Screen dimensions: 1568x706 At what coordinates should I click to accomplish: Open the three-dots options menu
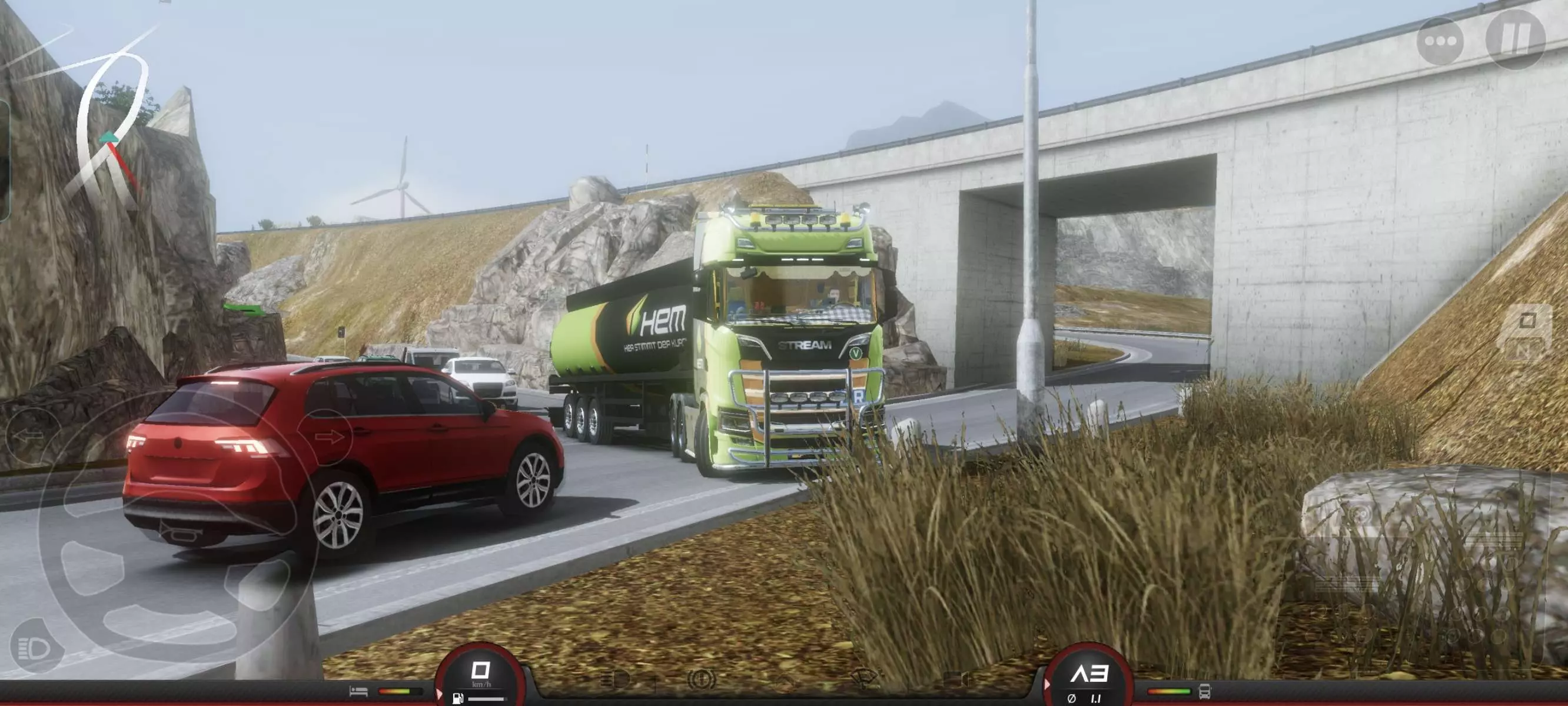point(1440,41)
